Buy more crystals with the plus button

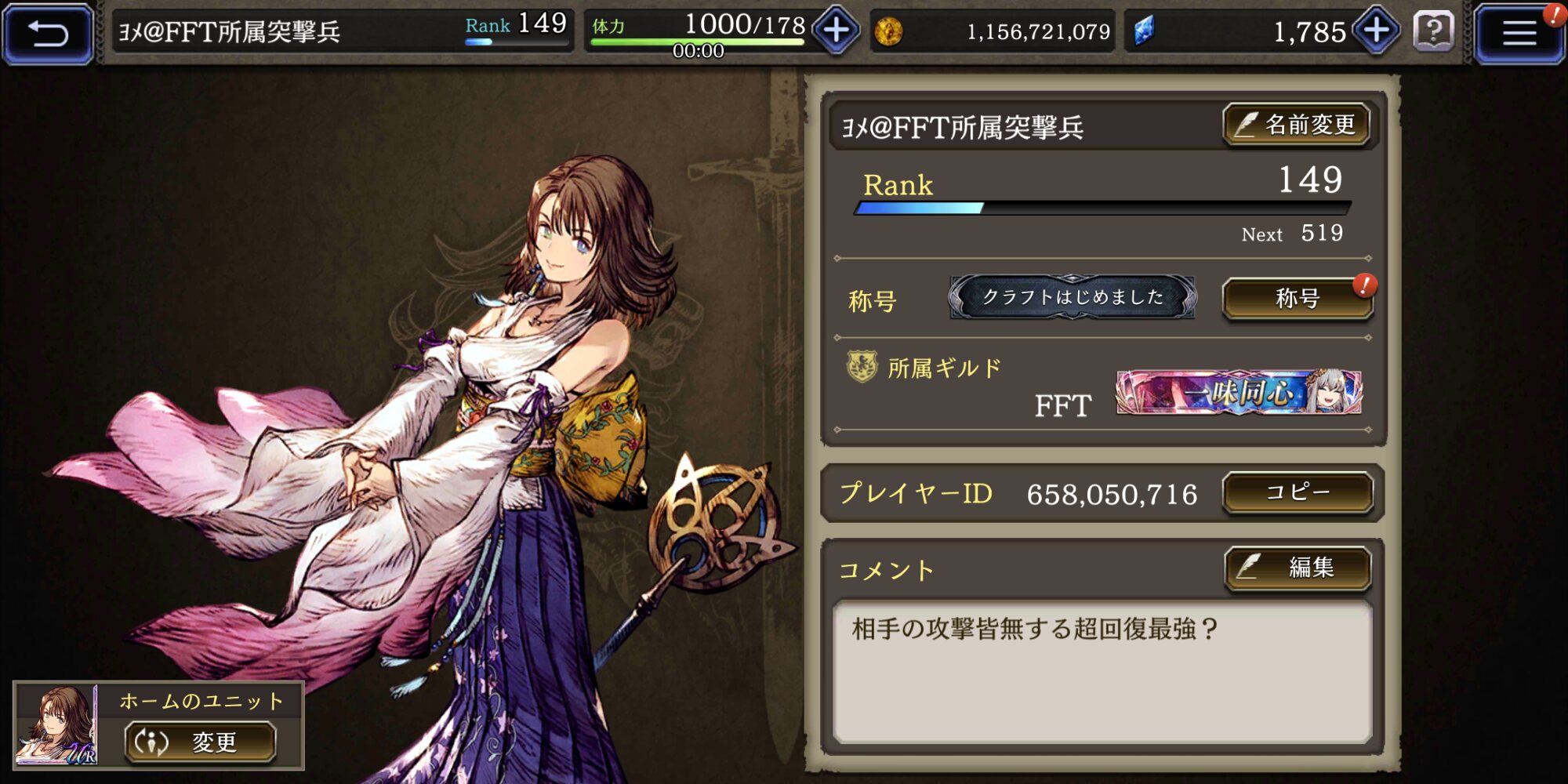[1377, 31]
